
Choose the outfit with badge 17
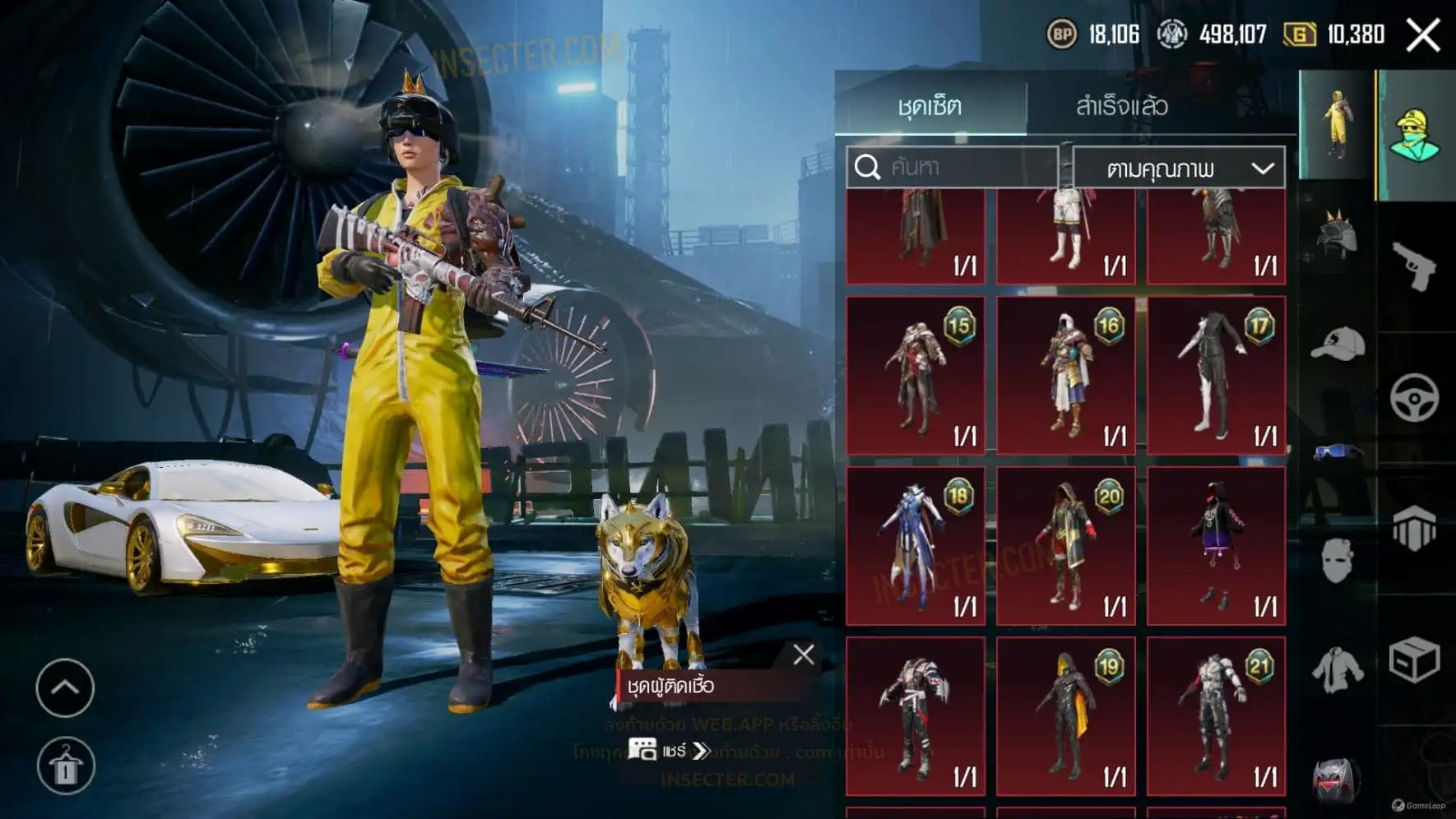(1216, 376)
